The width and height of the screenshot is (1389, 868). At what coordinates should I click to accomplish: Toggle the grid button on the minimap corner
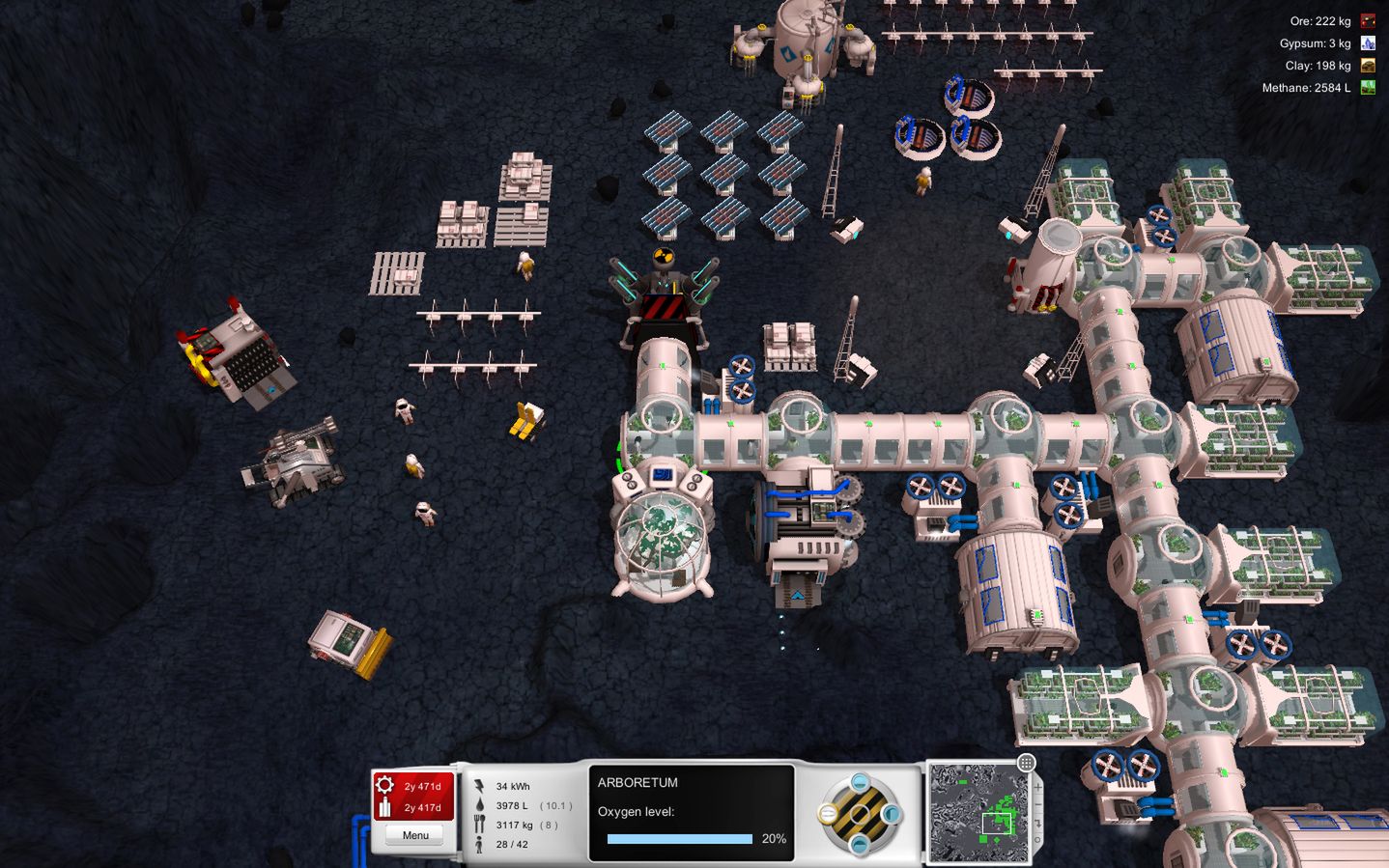point(1026,764)
